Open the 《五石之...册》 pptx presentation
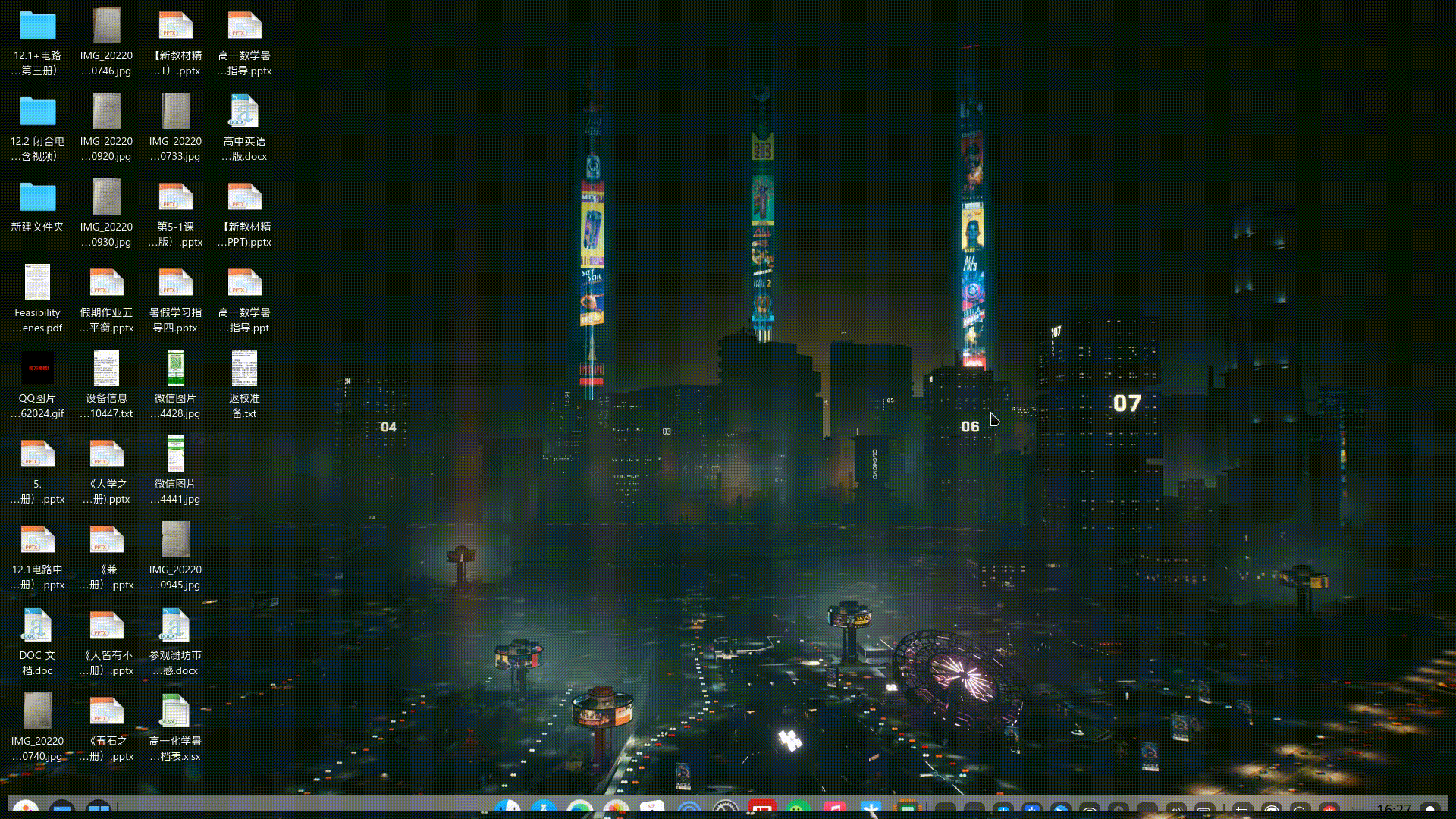Viewport: 1456px width, 819px height. coord(106,713)
